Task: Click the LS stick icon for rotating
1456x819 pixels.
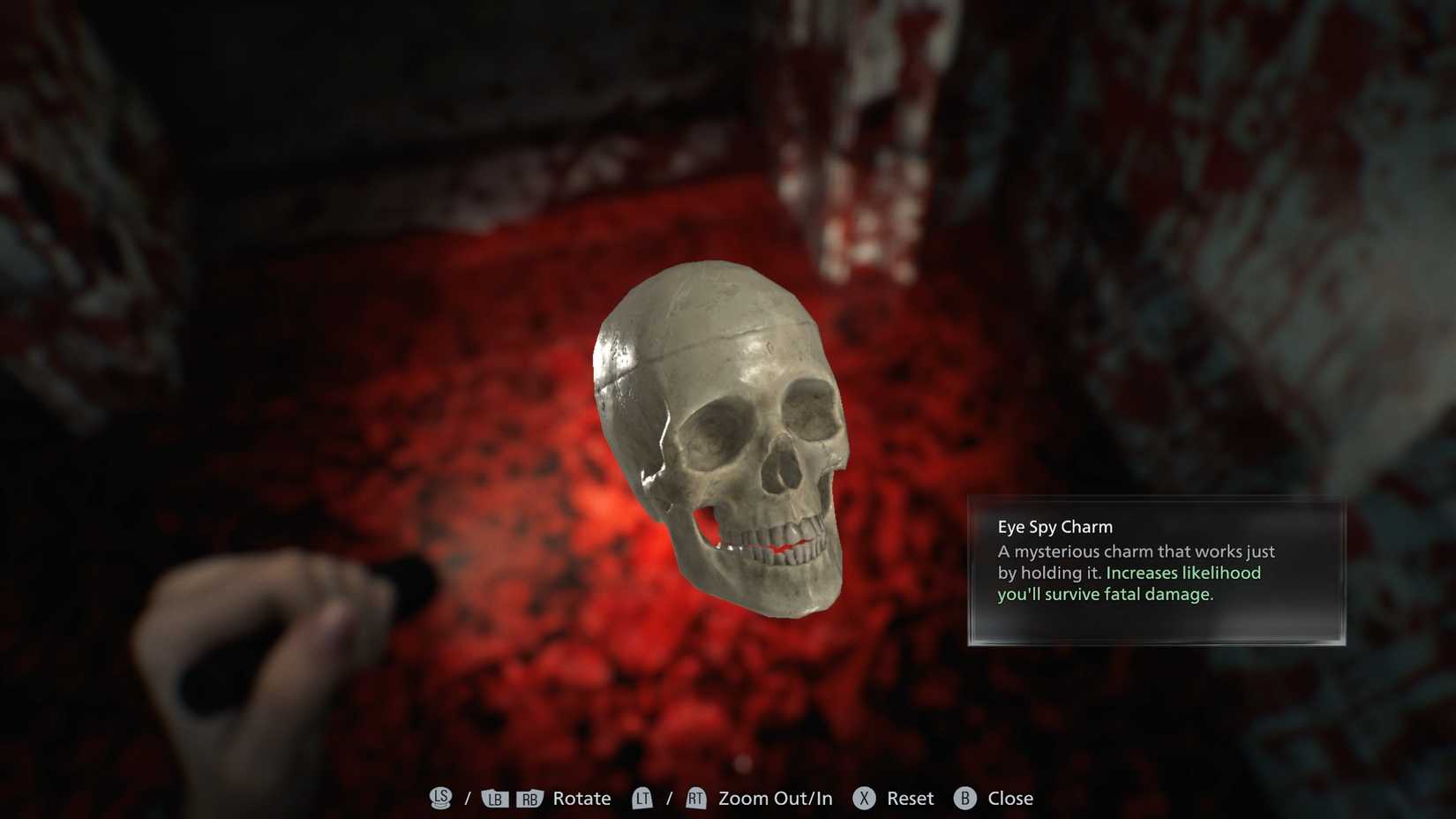Action: pos(440,799)
